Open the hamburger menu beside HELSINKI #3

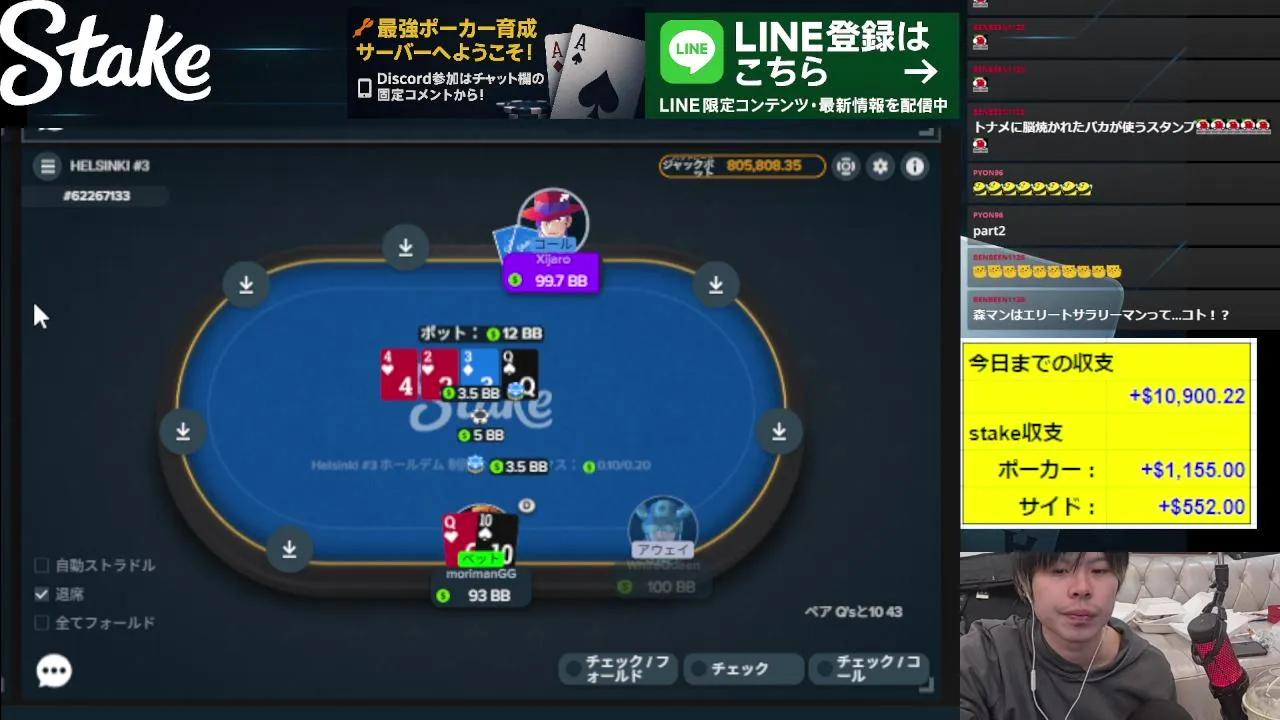47,166
